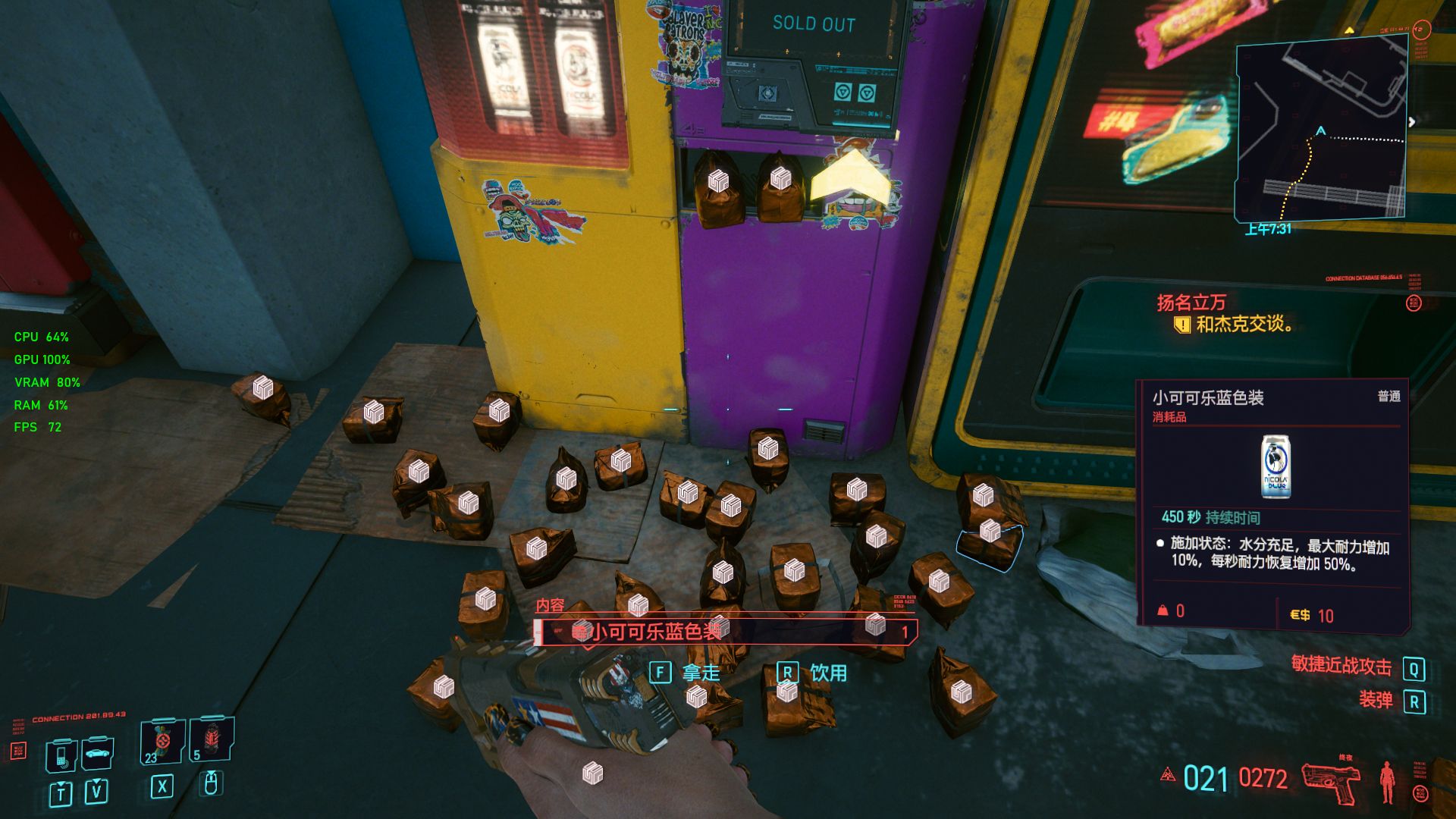Click the equipped pistol weapon icon
The width and height of the screenshot is (1456, 819).
1331,781
